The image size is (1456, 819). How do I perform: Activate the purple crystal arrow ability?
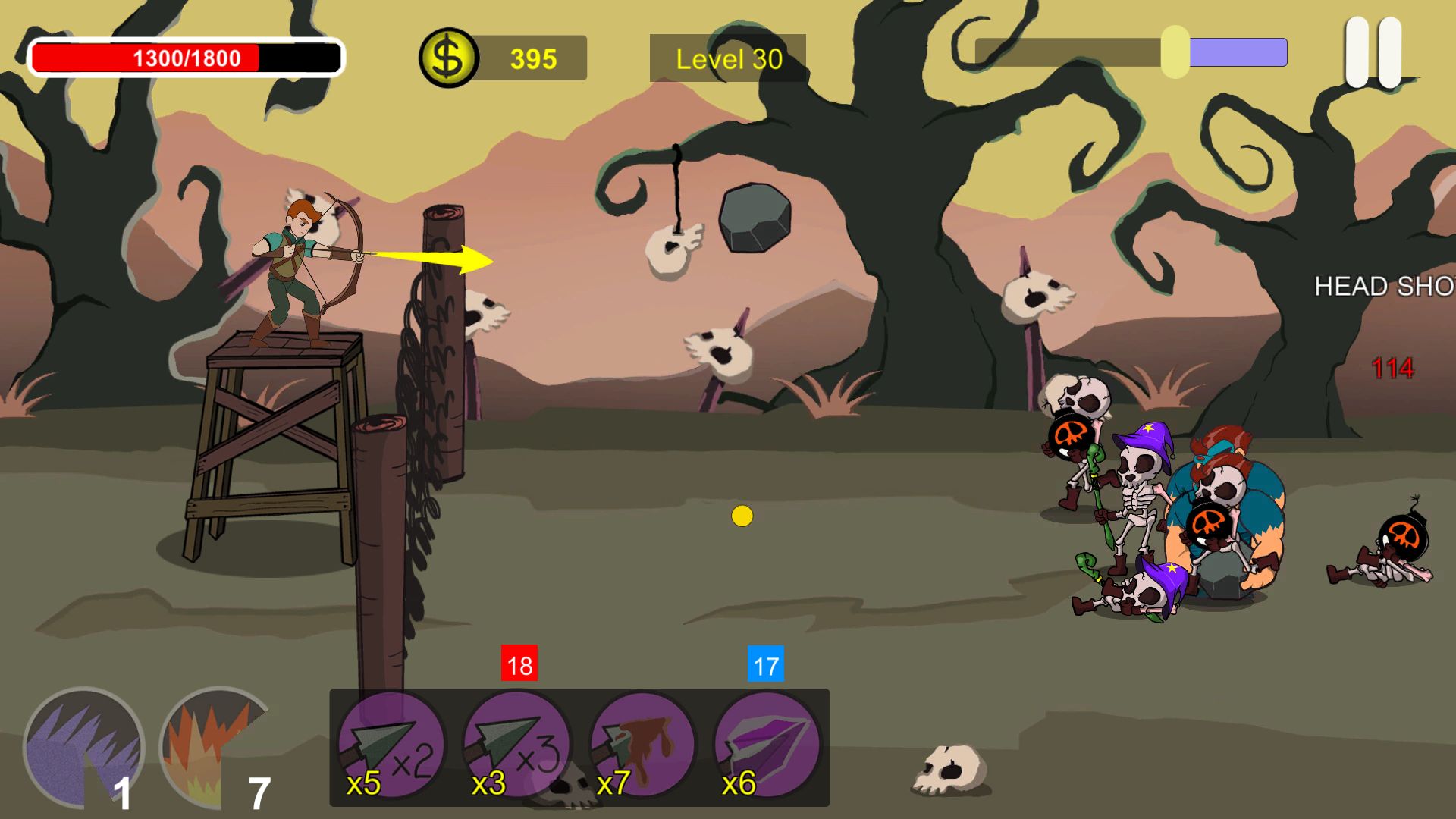pyautogui.click(x=767, y=747)
